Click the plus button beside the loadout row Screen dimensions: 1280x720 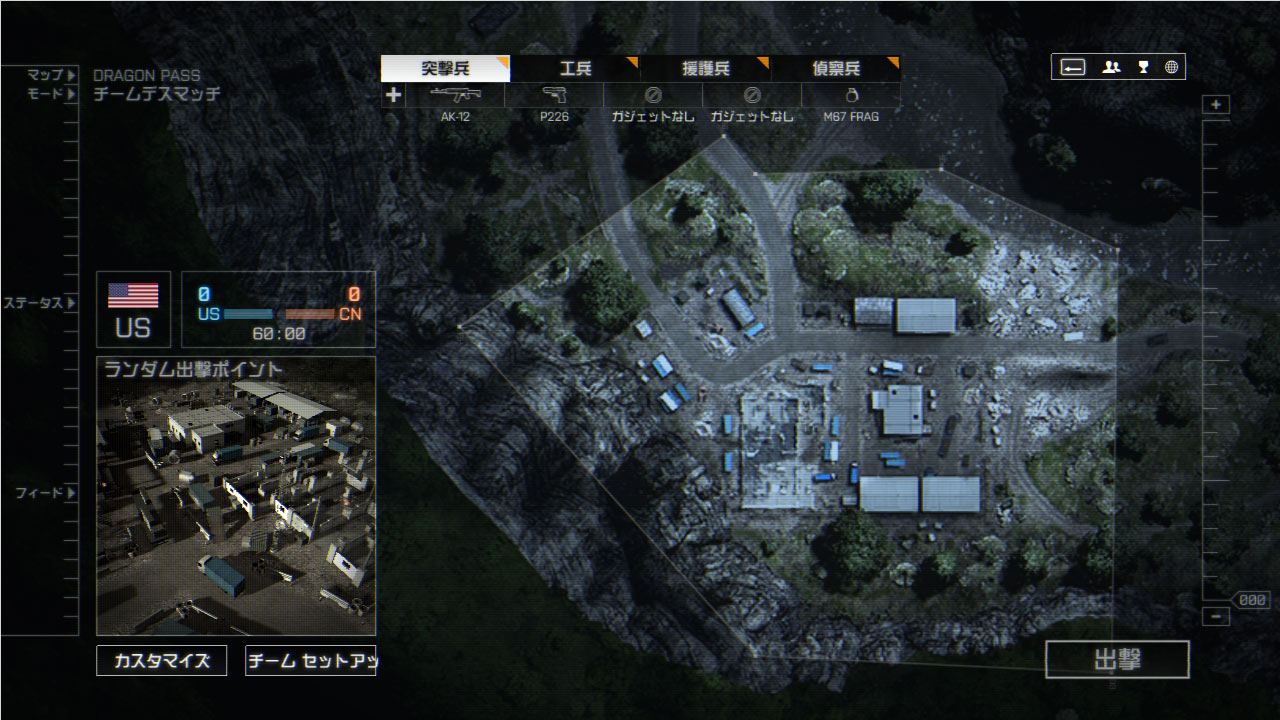coord(394,95)
